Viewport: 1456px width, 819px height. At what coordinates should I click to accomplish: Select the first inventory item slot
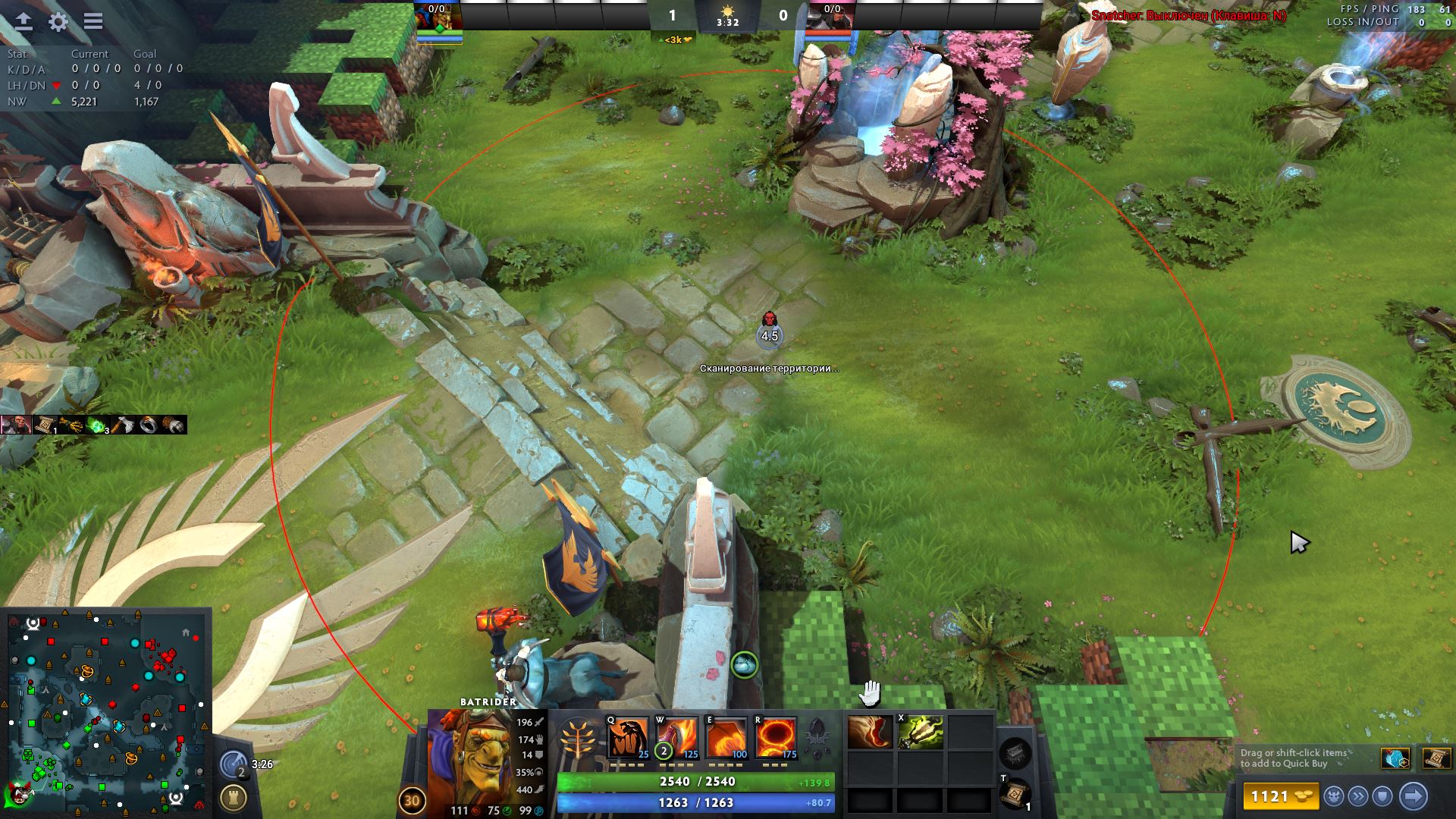tap(870, 733)
